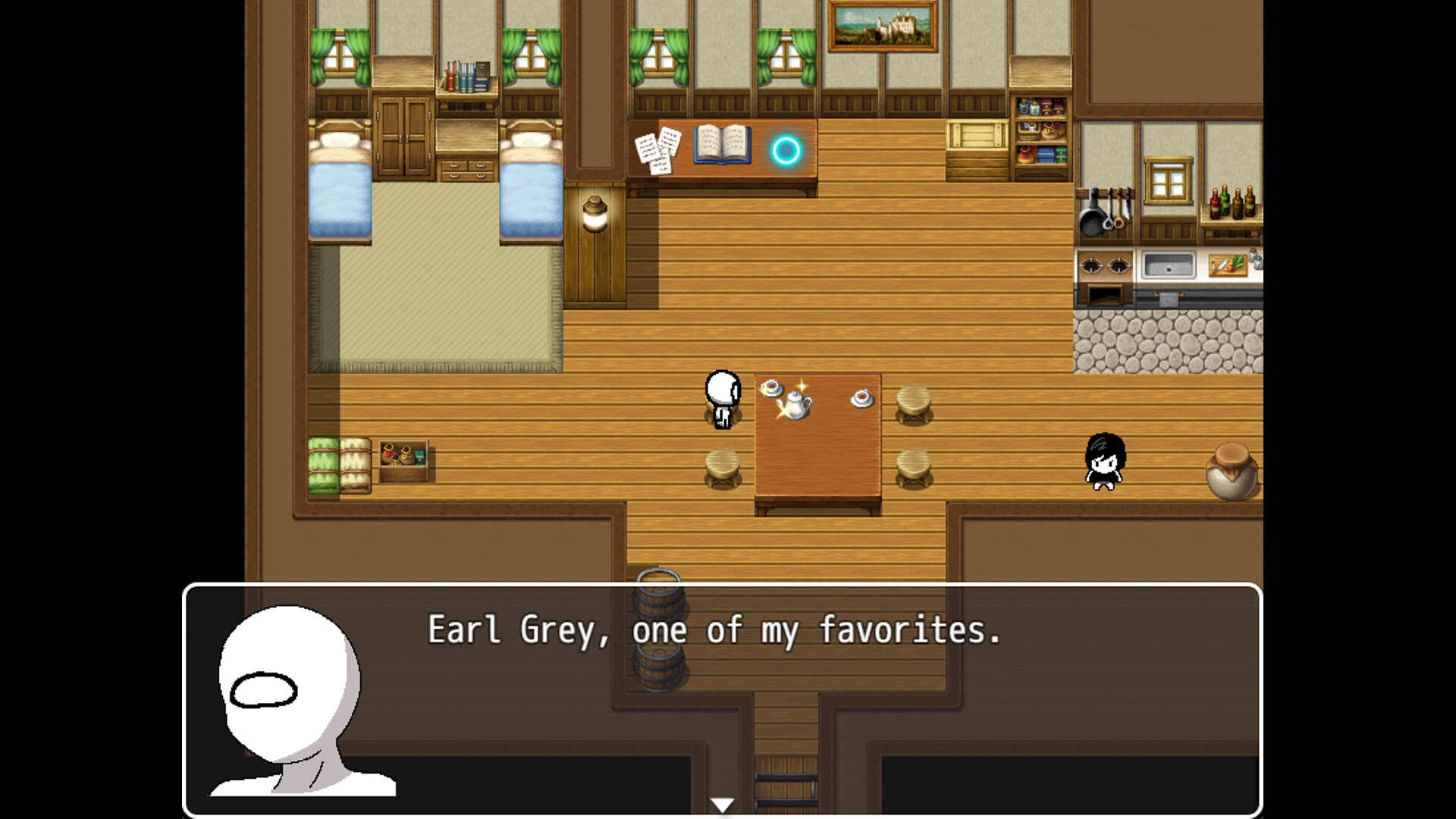Click the advance-dialogue arrow below the text
This screenshot has height=819, width=1456.
(721, 805)
